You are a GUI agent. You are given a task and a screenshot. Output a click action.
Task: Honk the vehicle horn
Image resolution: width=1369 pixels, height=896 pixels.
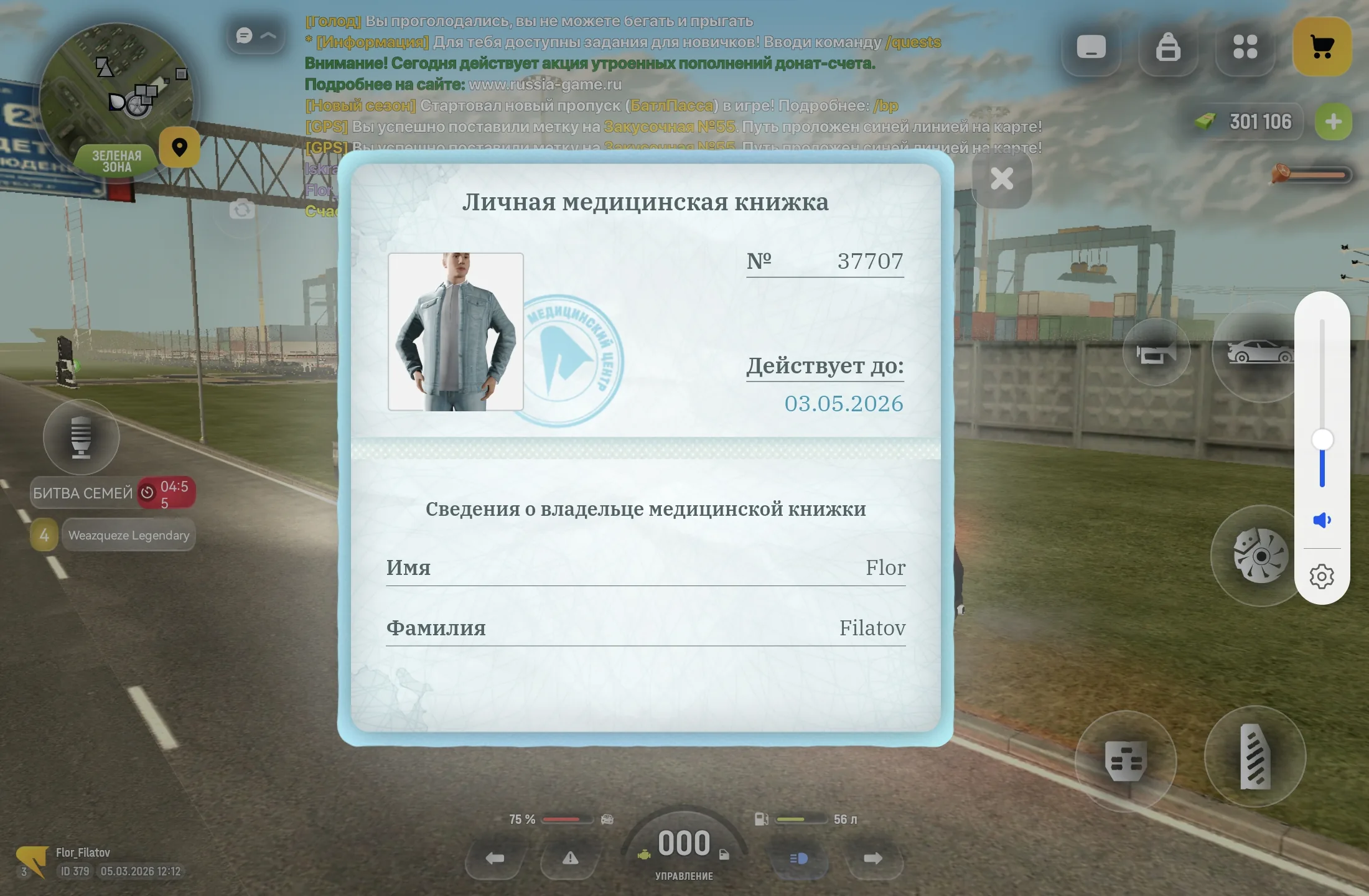pyautogui.click(x=1156, y=353)
